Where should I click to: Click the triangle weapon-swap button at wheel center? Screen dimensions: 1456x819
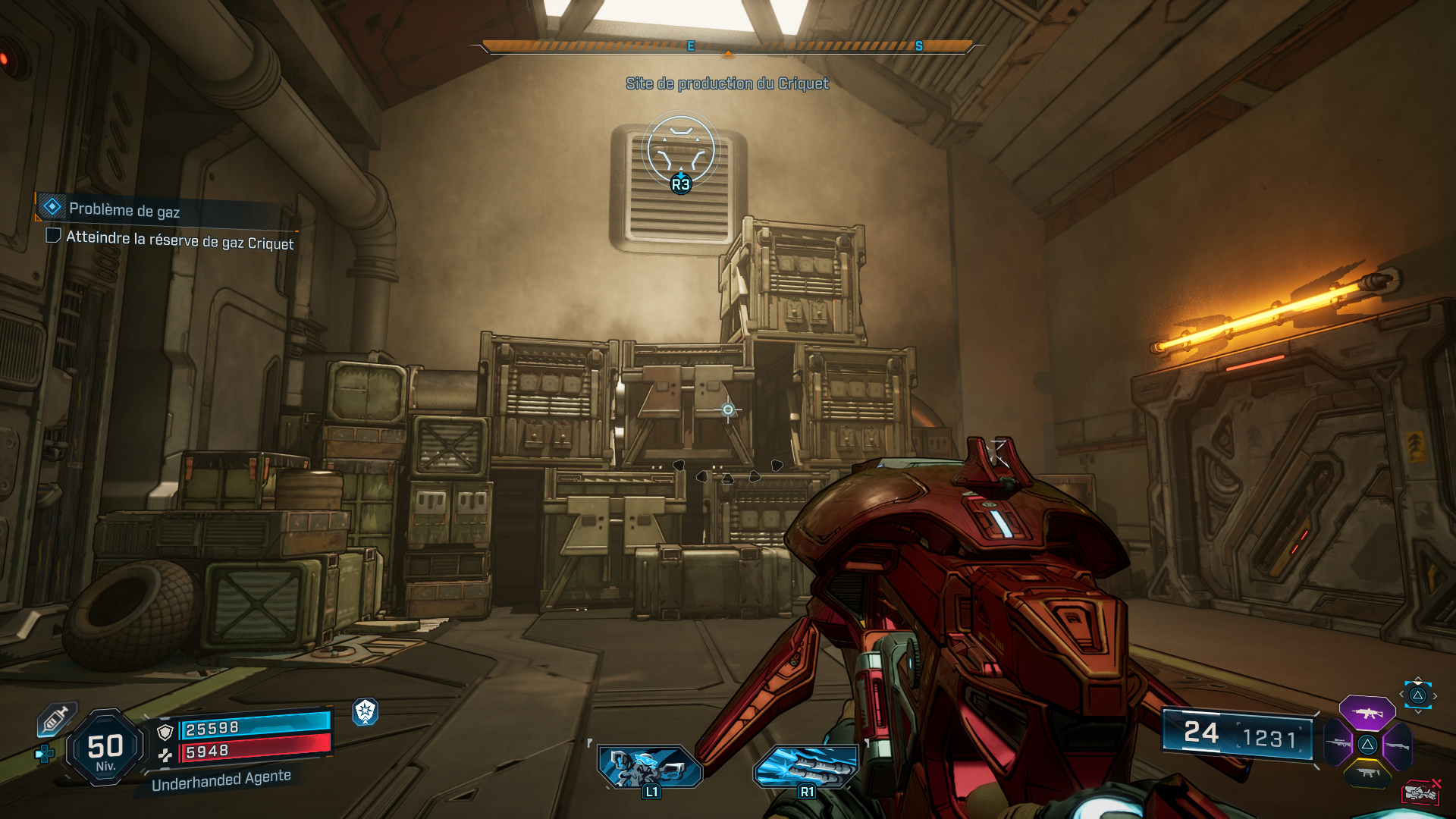1367,745
